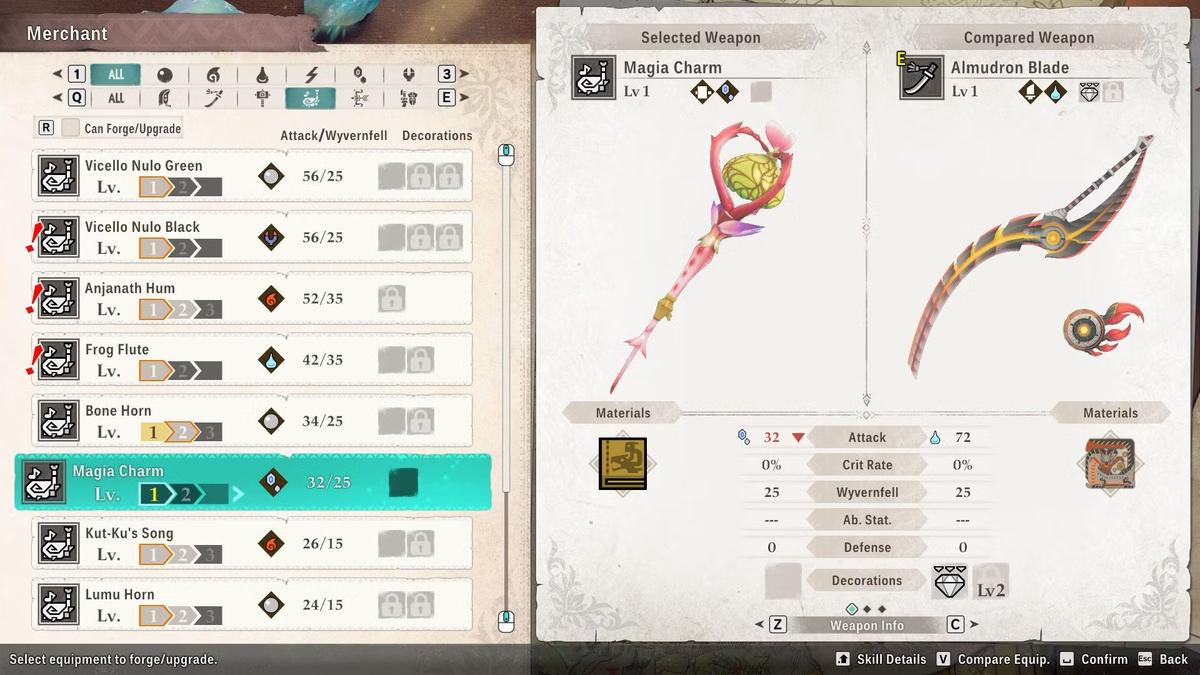Click the highlighted Magia Charm row
Viewport: 1200px width, 675px height.
252,482
